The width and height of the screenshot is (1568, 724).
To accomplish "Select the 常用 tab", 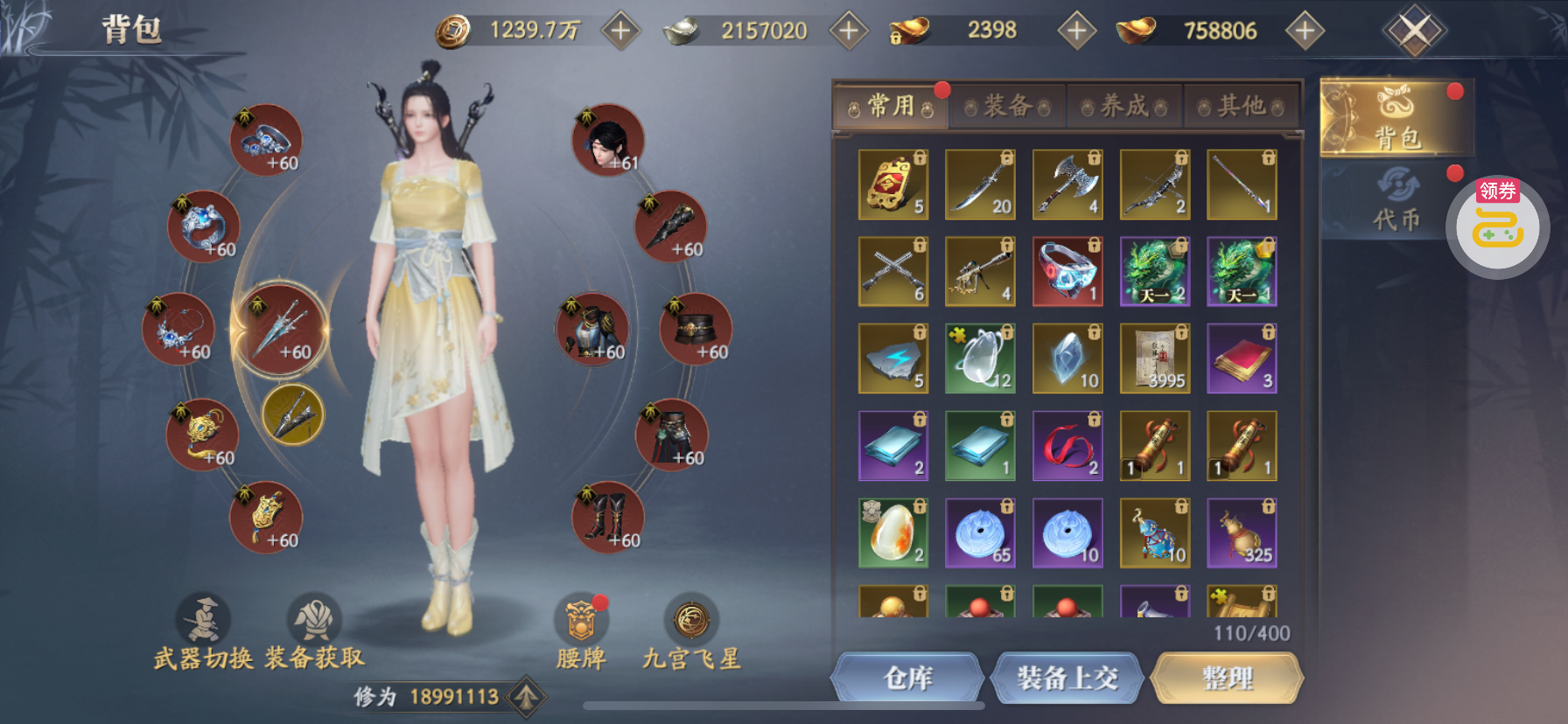I will (891, 107).
